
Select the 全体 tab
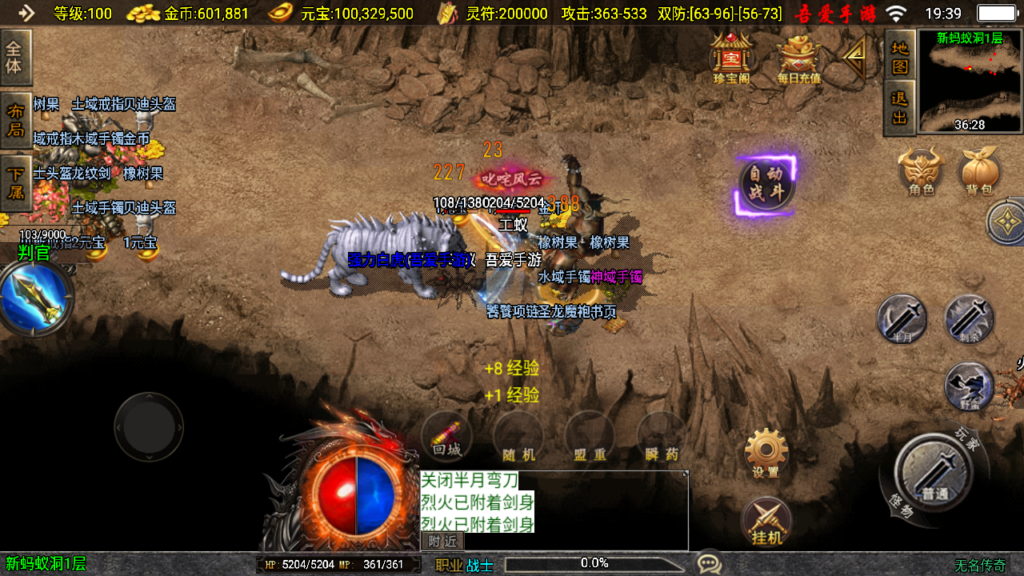tap(15, 57)
